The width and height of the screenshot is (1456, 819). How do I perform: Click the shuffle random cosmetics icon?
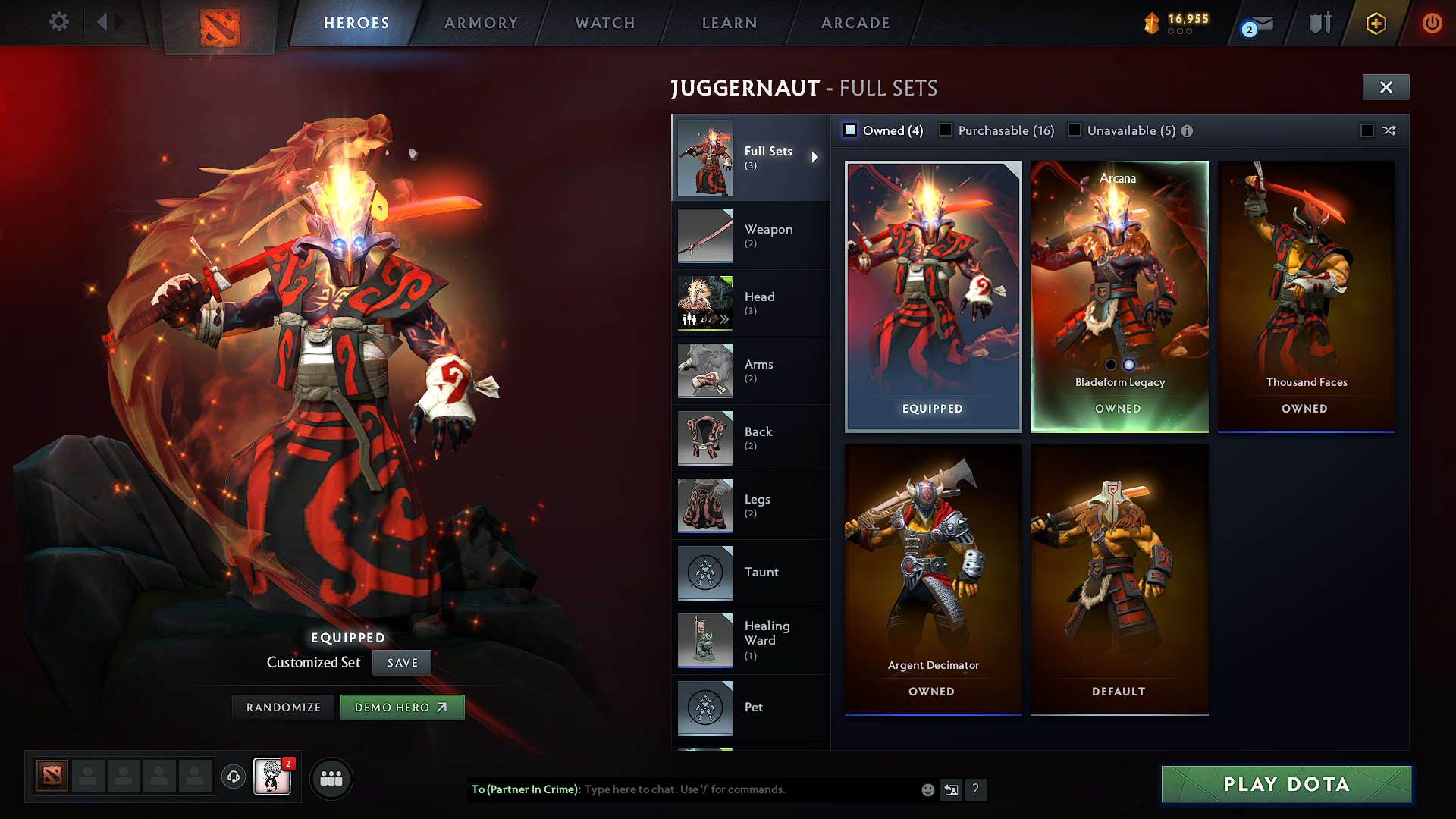tap(1390, 130)
